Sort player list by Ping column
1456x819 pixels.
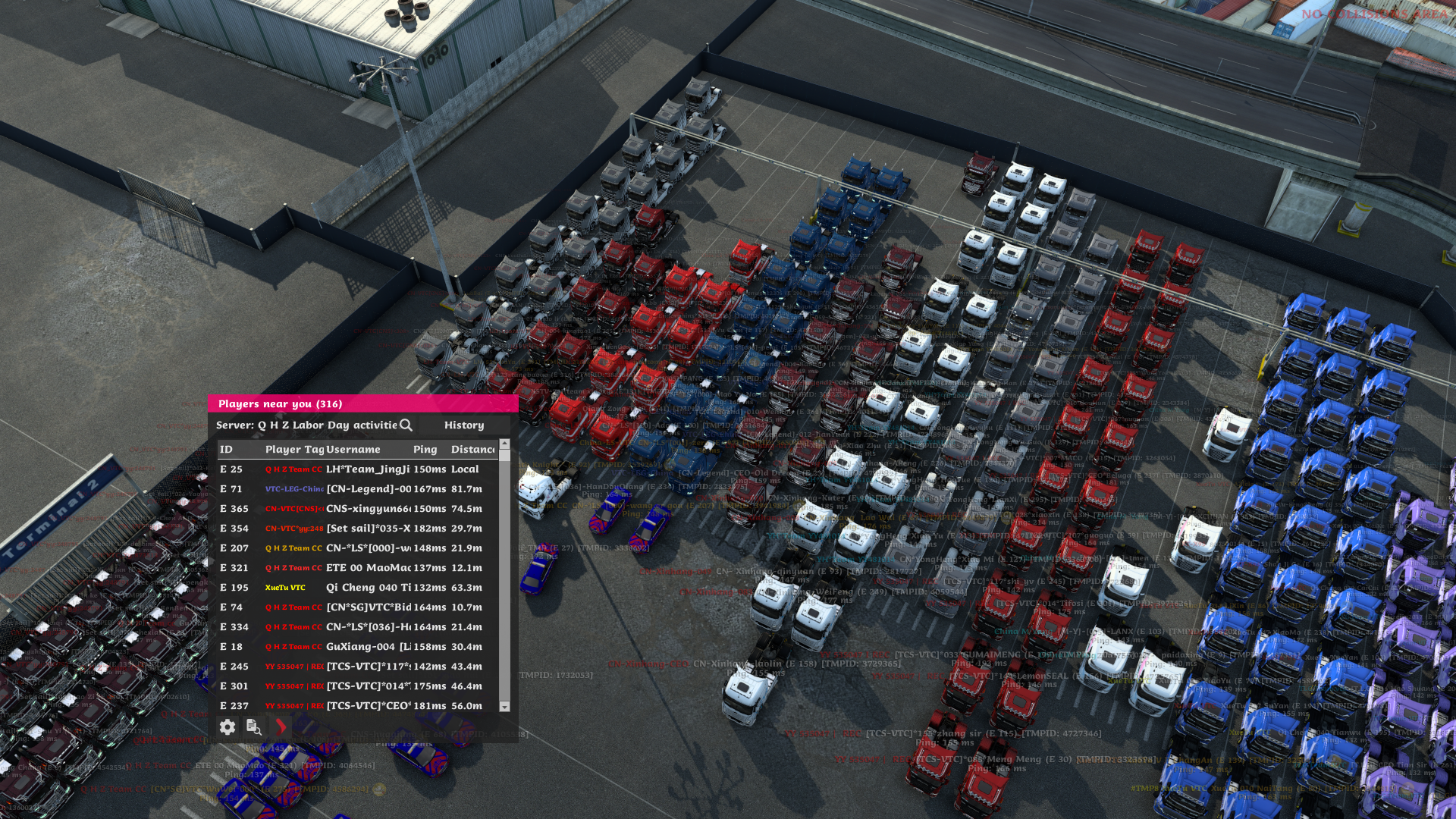coord(425,450)
